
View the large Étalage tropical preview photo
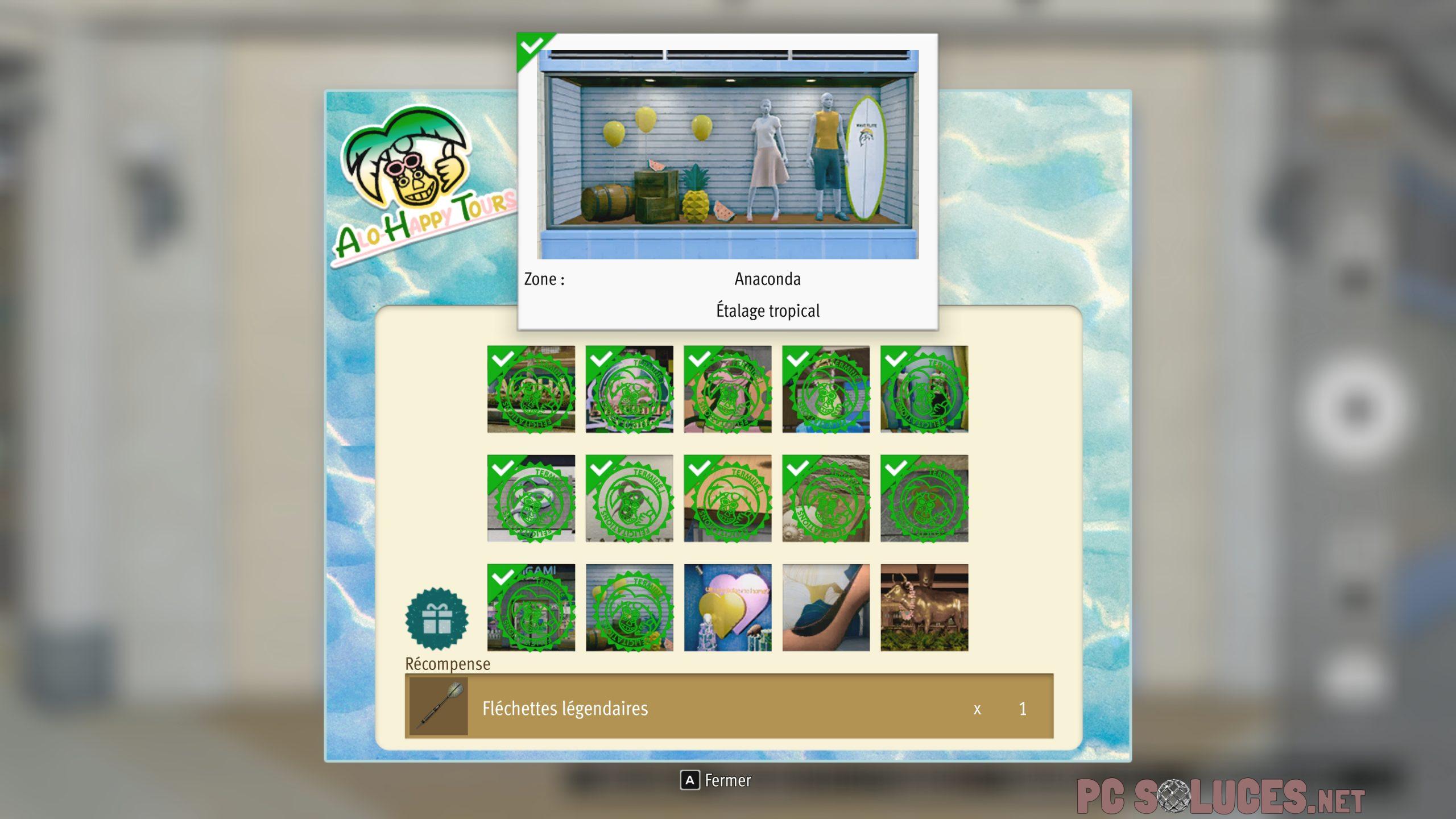pyautogui.click(x=728, y=155)
